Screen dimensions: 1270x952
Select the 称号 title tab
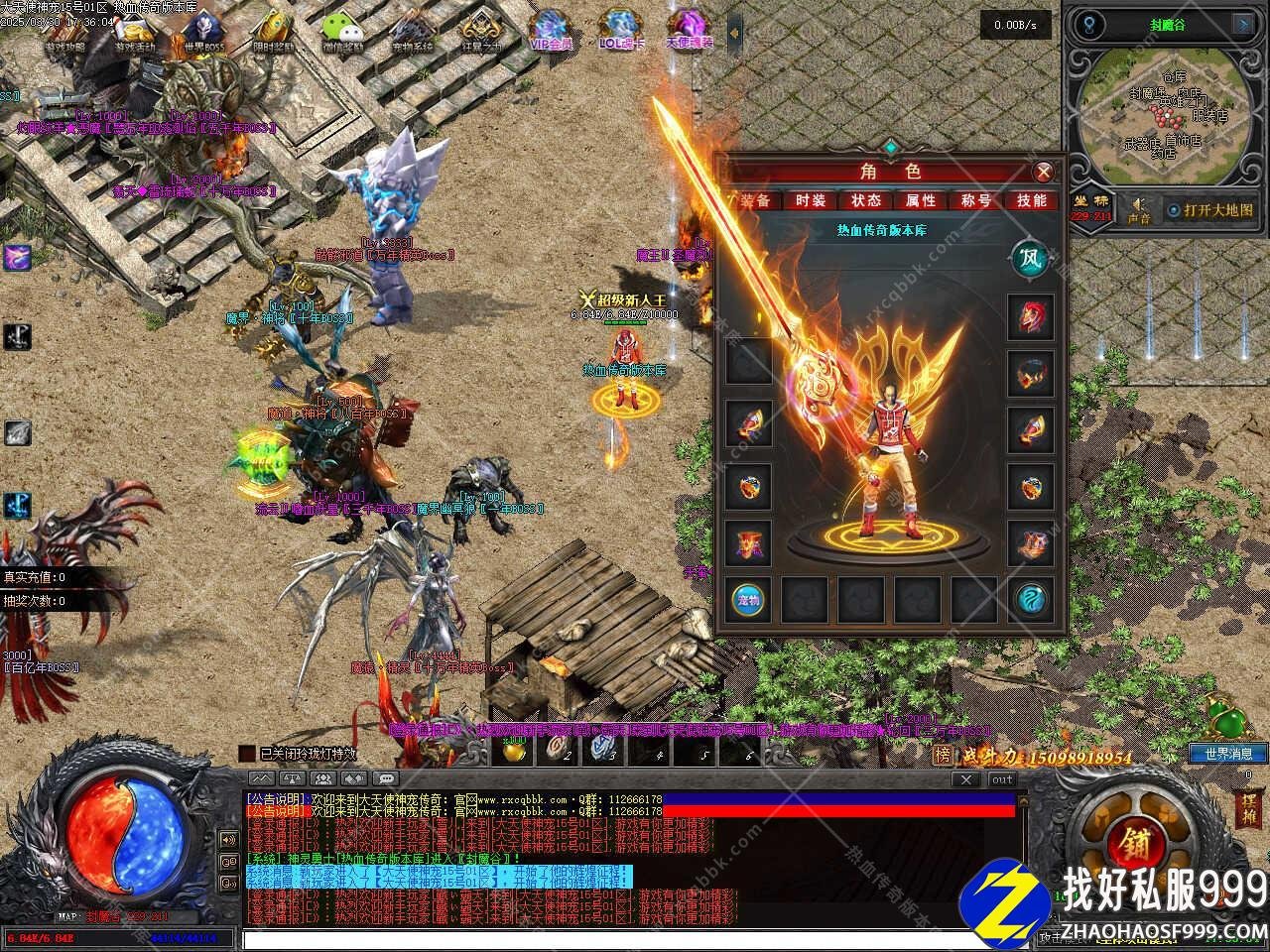(x=976, y=200)
